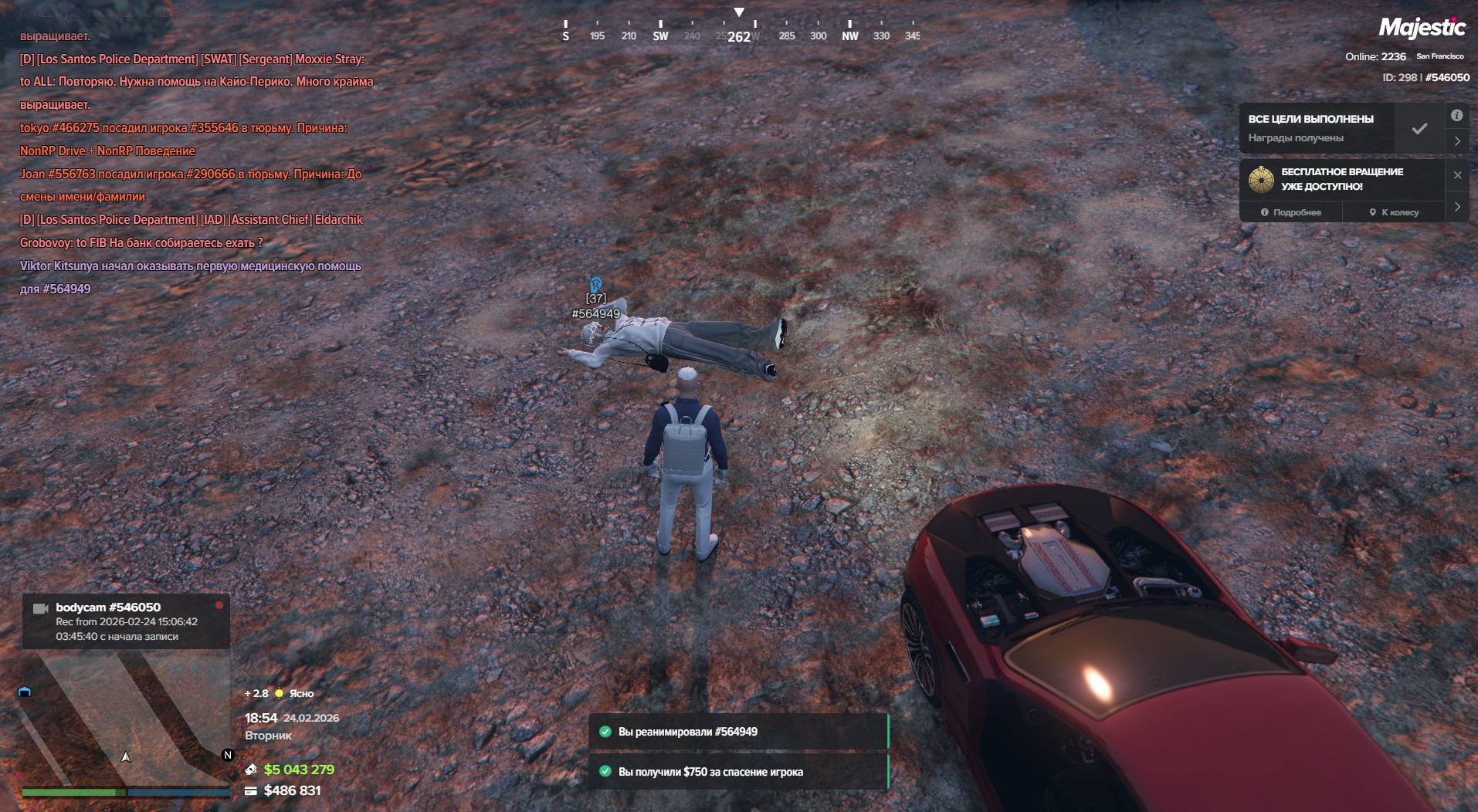Select the blue garage marker on the minimap
Viewport: 1478px width, 812px height.
(x=25, y=692)
